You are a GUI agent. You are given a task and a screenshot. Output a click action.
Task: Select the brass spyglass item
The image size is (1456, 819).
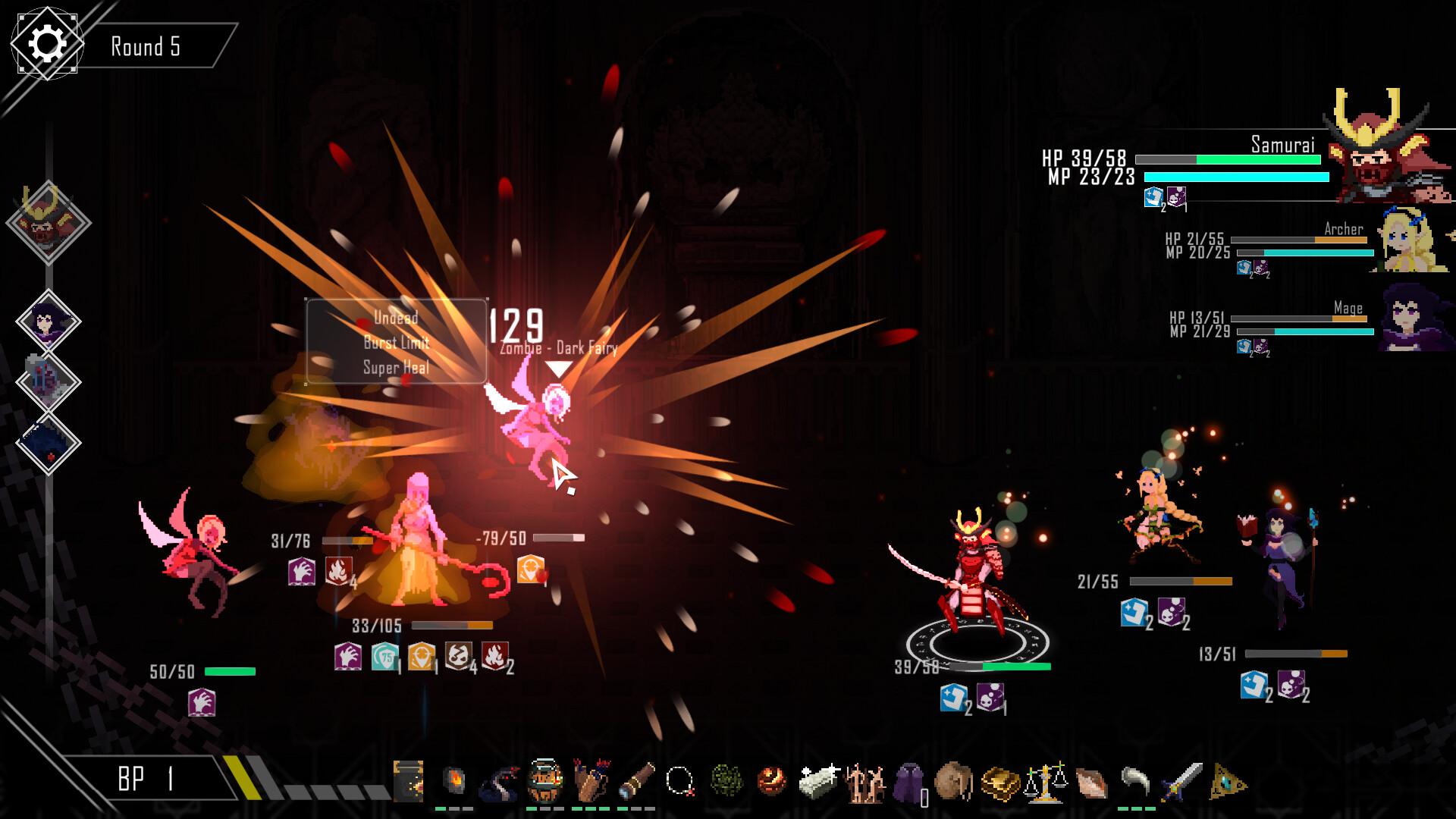(635, 781)
